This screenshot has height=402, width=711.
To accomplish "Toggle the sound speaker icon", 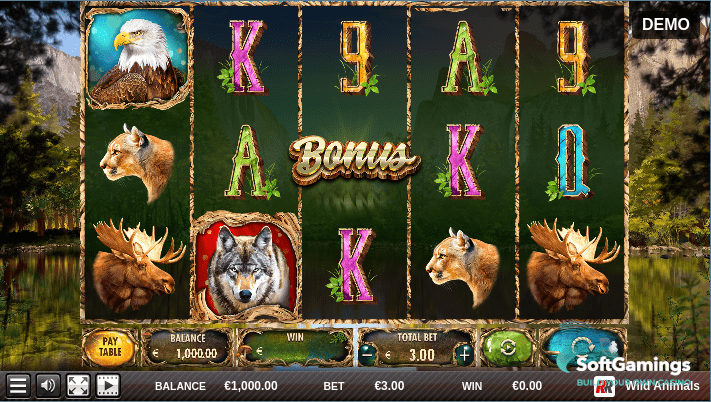I will (x=47, y=385).
